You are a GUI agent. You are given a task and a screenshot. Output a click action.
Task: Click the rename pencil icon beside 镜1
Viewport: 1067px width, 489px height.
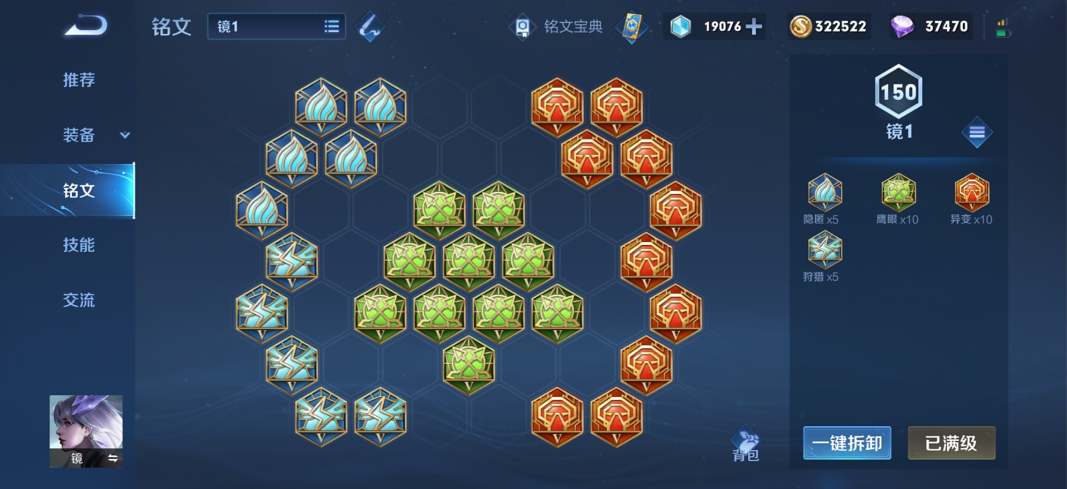[x=370, y=27]
